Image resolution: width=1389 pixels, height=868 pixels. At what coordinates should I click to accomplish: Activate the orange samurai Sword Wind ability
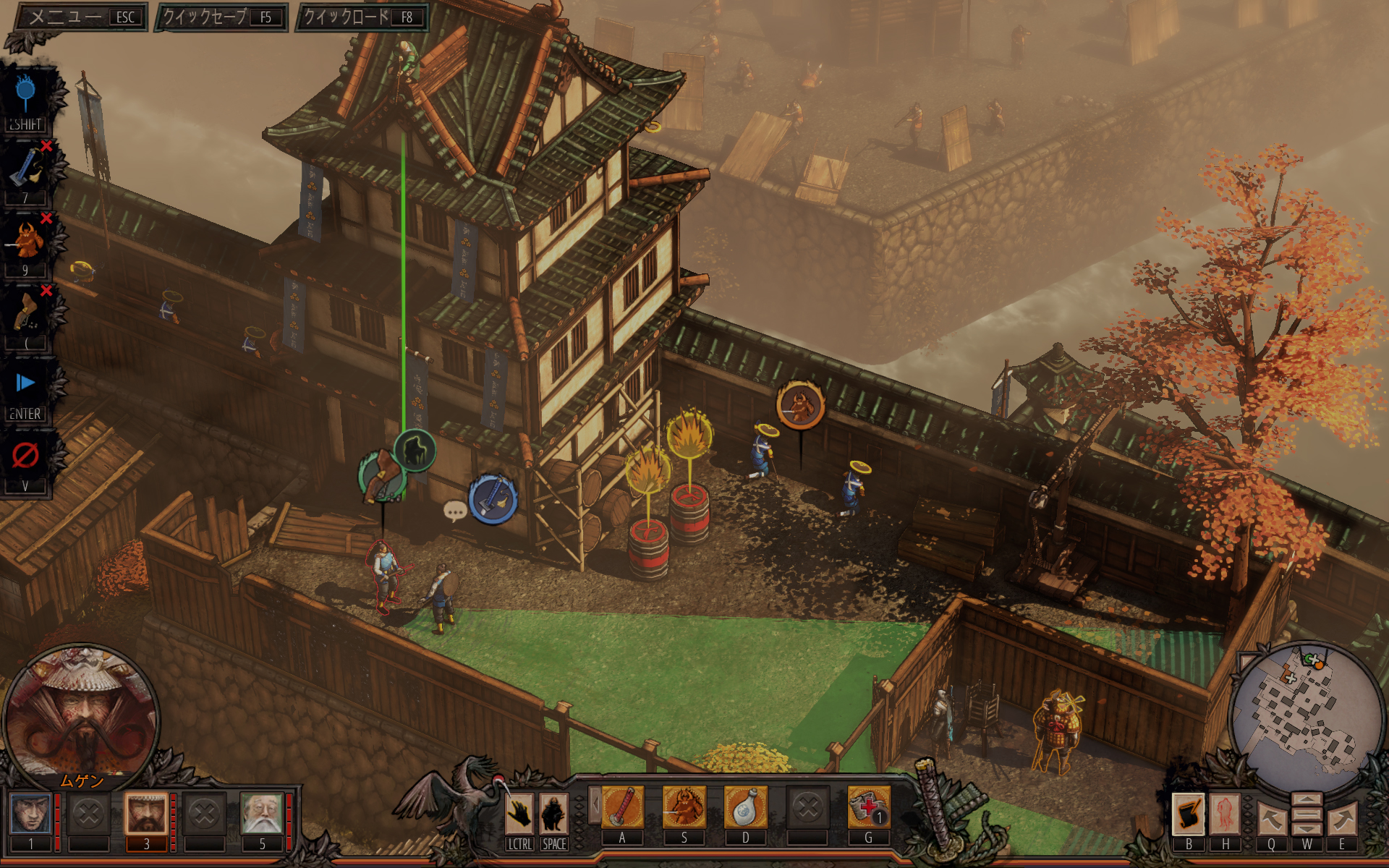pyautogui.click(x=684, y=807)
